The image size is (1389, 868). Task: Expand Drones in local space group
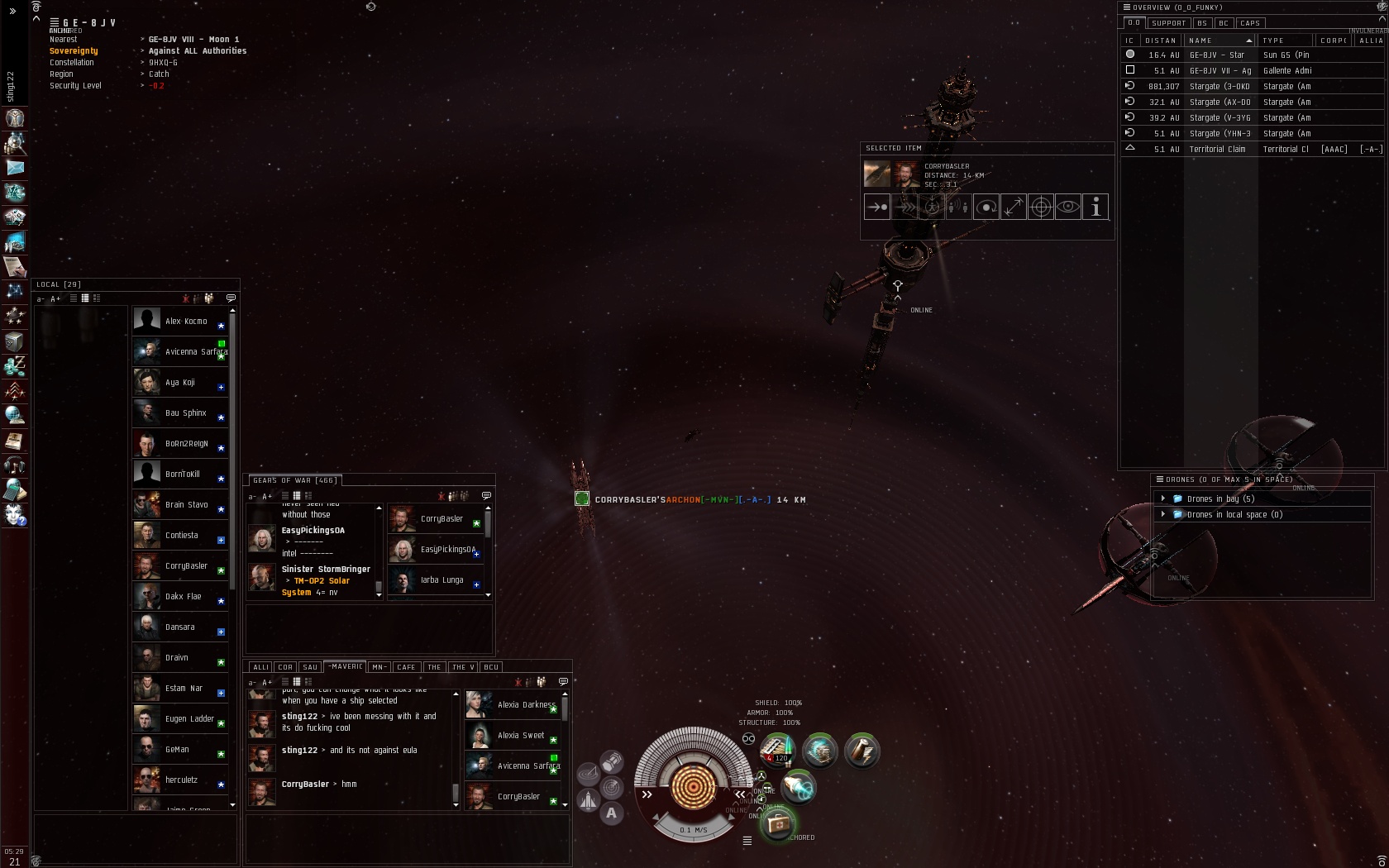click(1163, 514)
